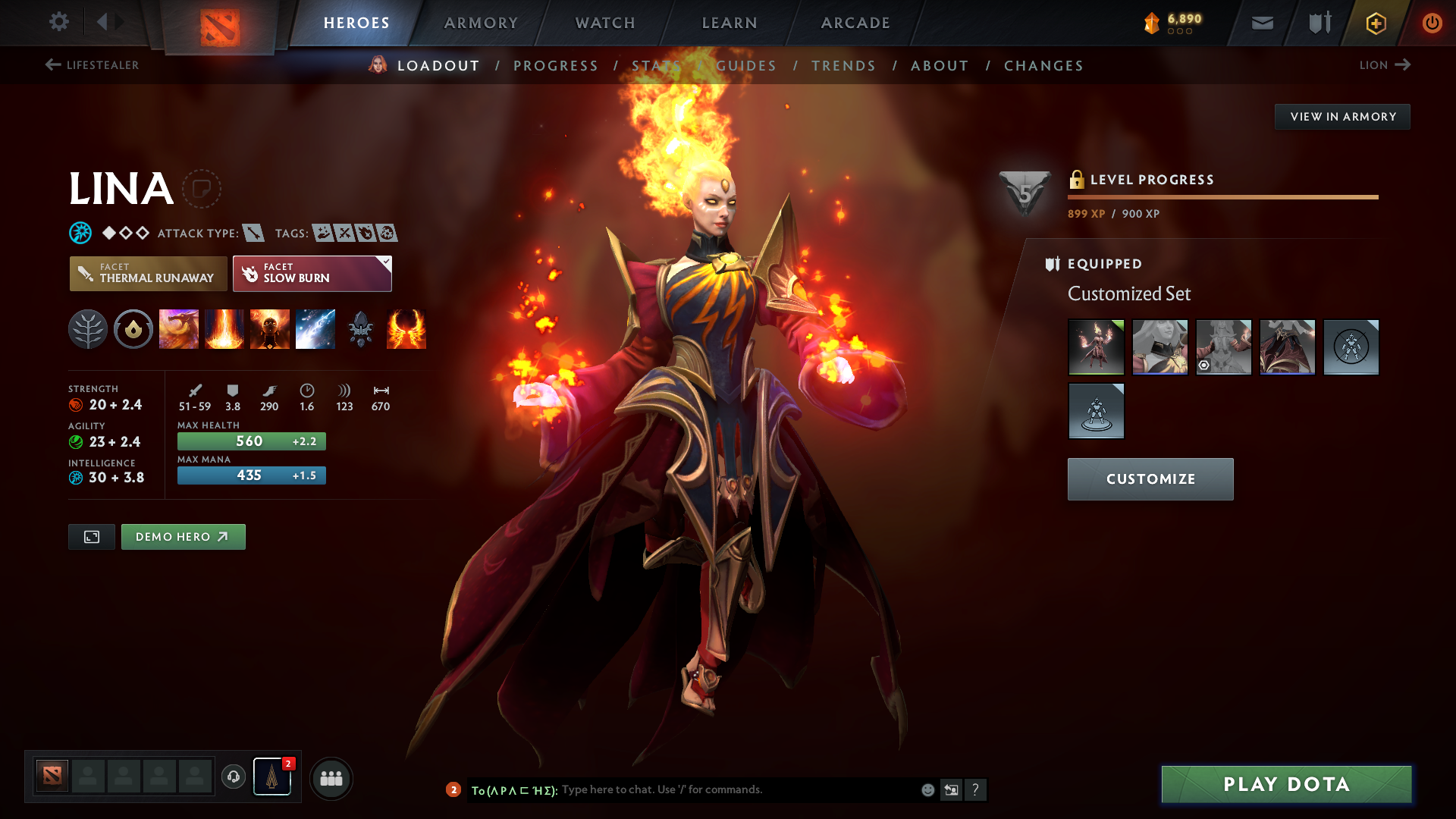Open the mail inbox envelope icon
1456x819 pixels.
coord(1261,23)
